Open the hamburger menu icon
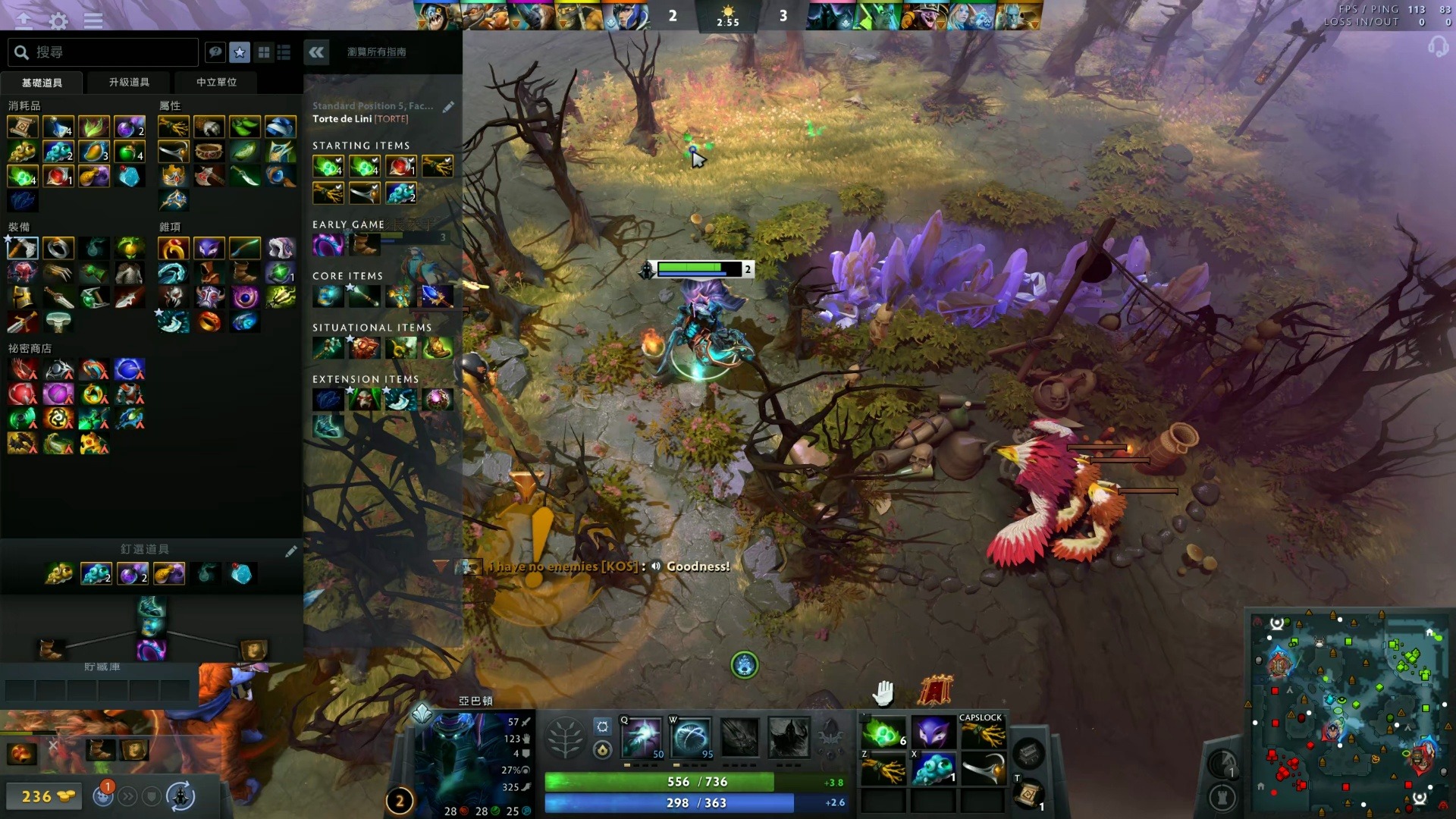 (93, 20)
